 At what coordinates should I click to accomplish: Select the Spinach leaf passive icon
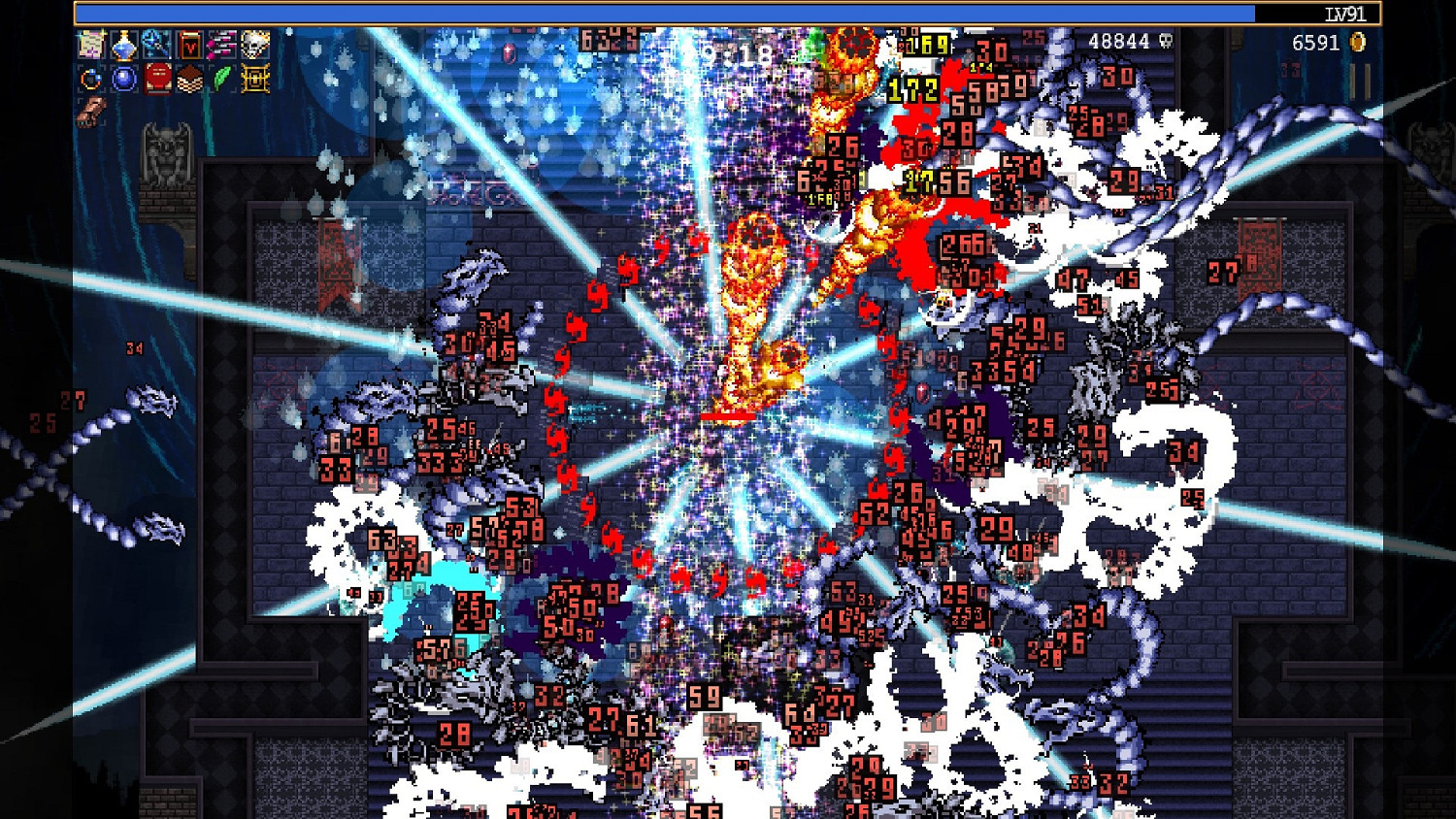[x=222, y=77]
